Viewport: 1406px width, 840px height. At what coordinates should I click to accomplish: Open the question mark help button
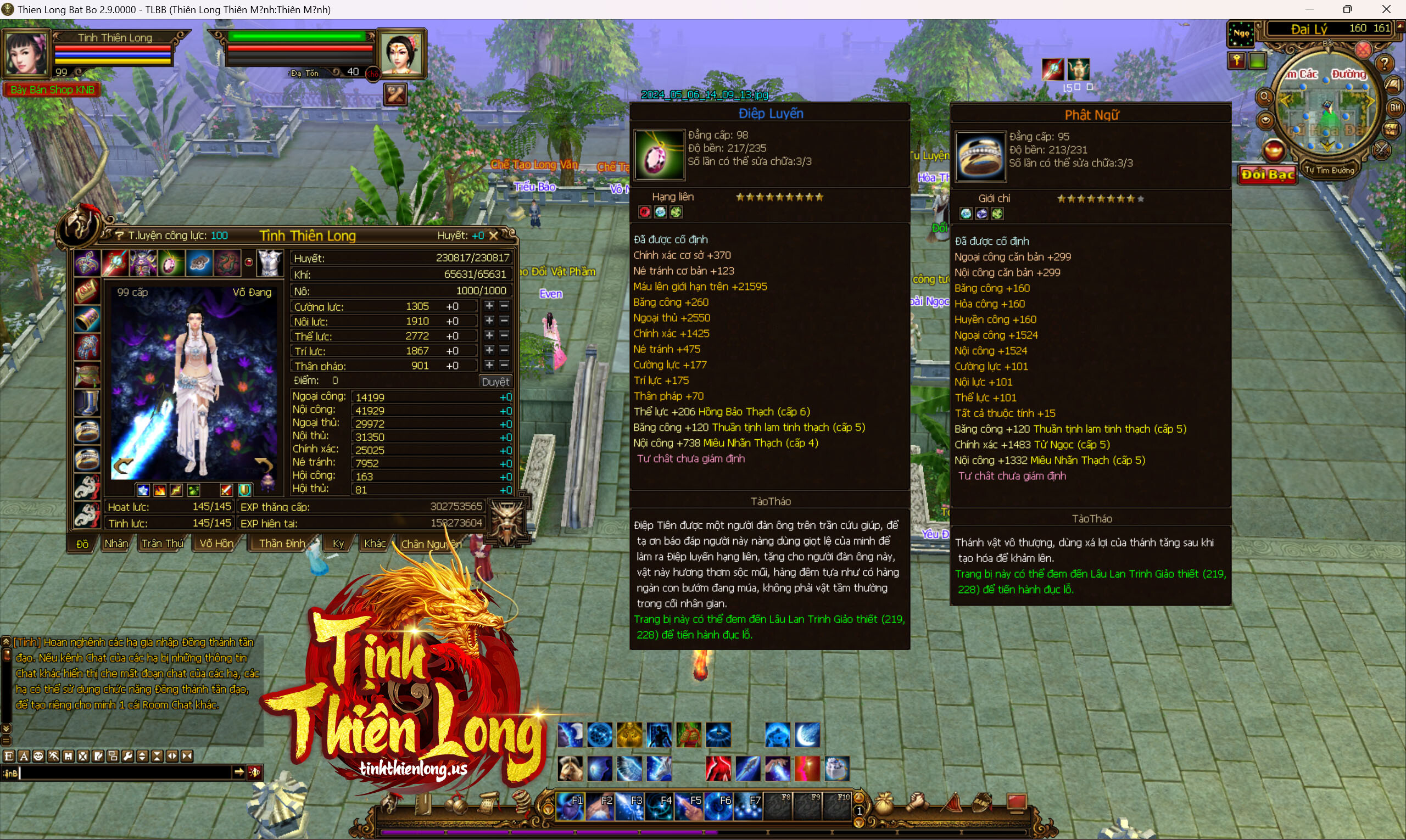click(x=1385, y=63)
